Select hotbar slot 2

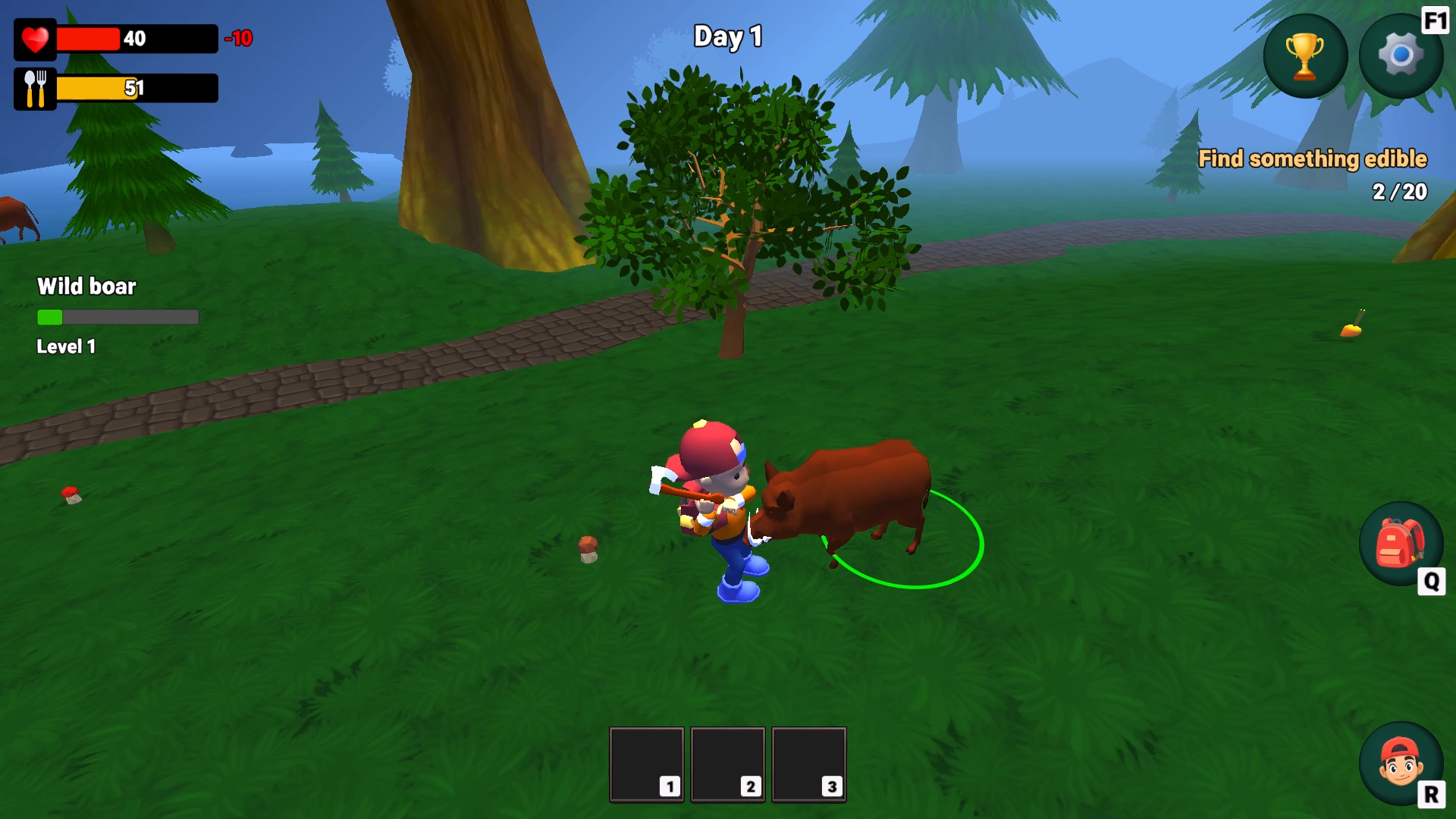(x=727, y=764)
